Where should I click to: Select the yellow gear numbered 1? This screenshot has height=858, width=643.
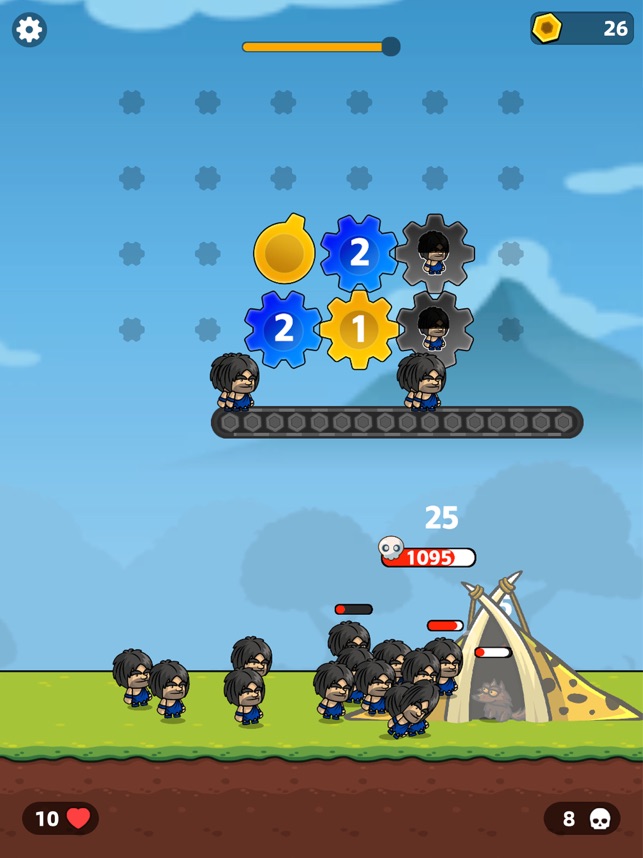click(x=359, y=328)
